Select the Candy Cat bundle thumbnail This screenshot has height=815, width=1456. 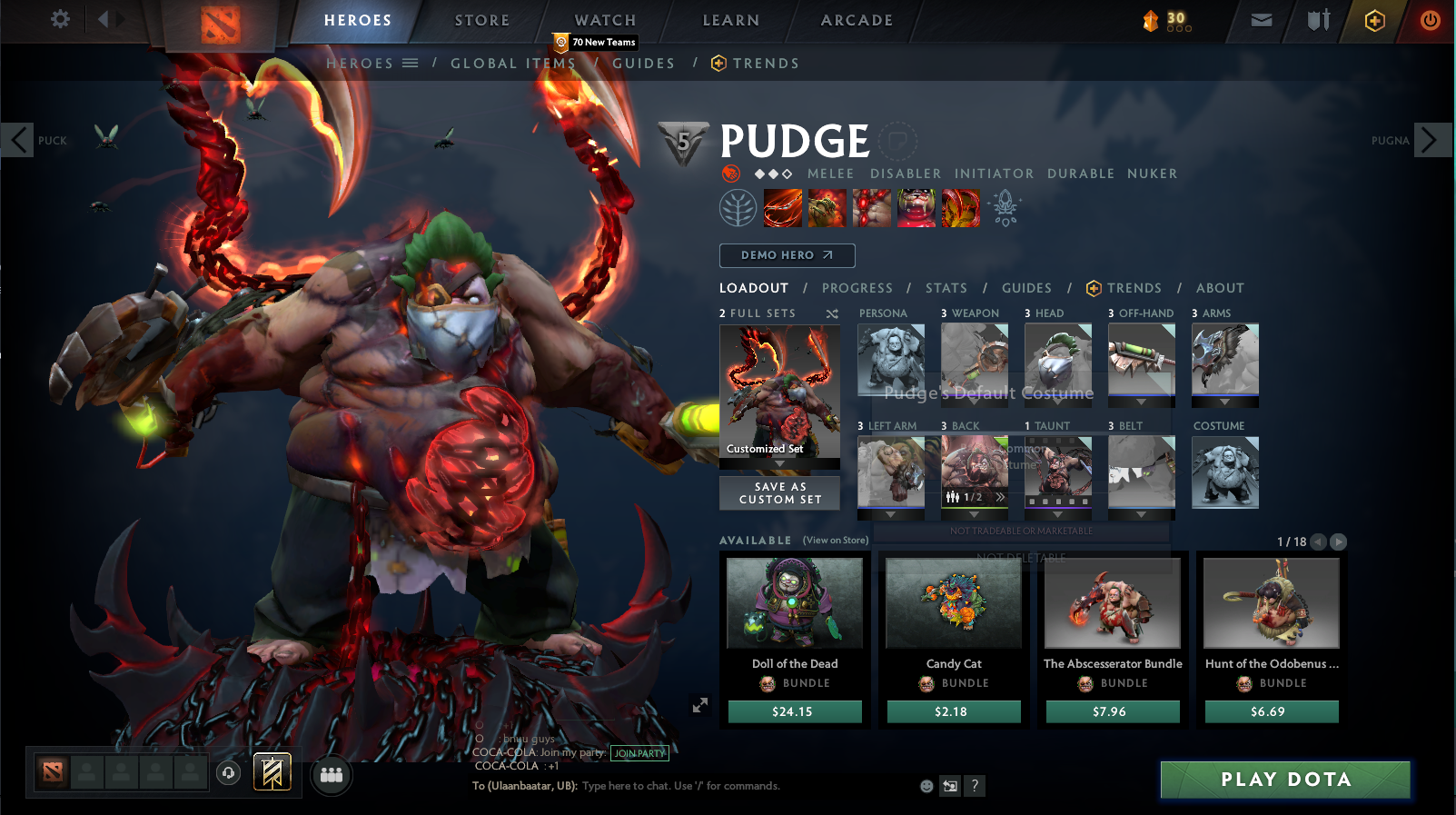tap(952, 601)
